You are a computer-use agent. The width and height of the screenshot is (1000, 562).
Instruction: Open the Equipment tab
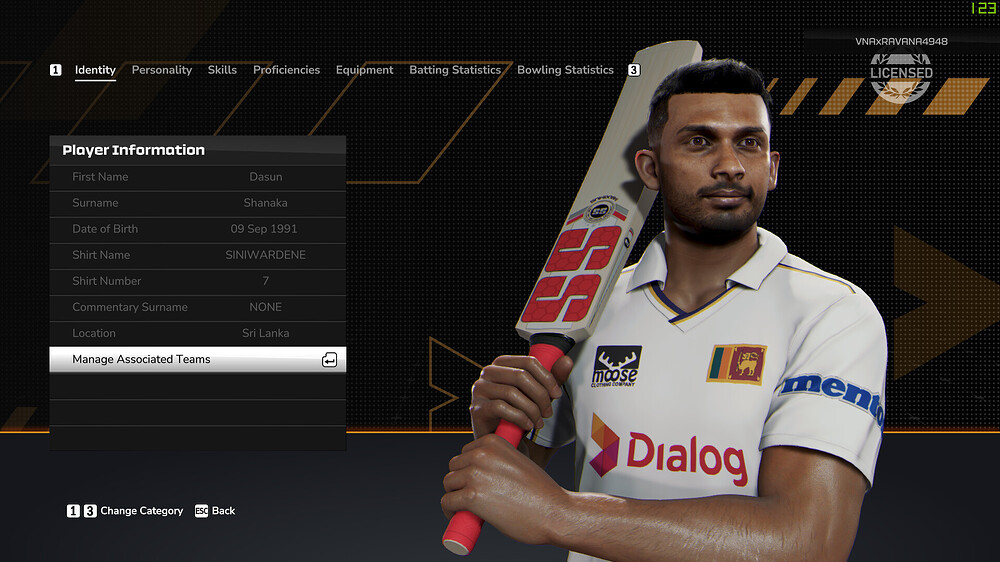[364, 70]
